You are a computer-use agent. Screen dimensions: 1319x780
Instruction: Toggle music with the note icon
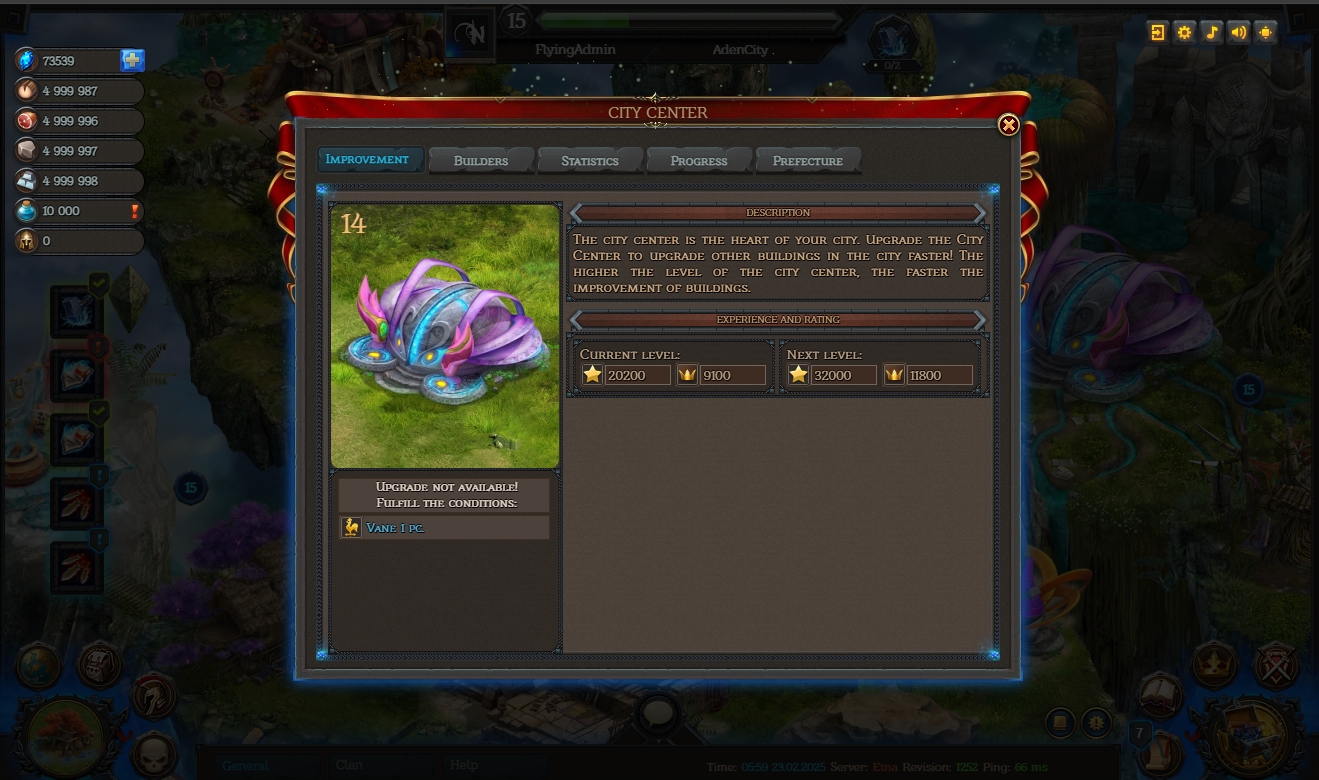pyautogui.click(x=1212, y=32)
